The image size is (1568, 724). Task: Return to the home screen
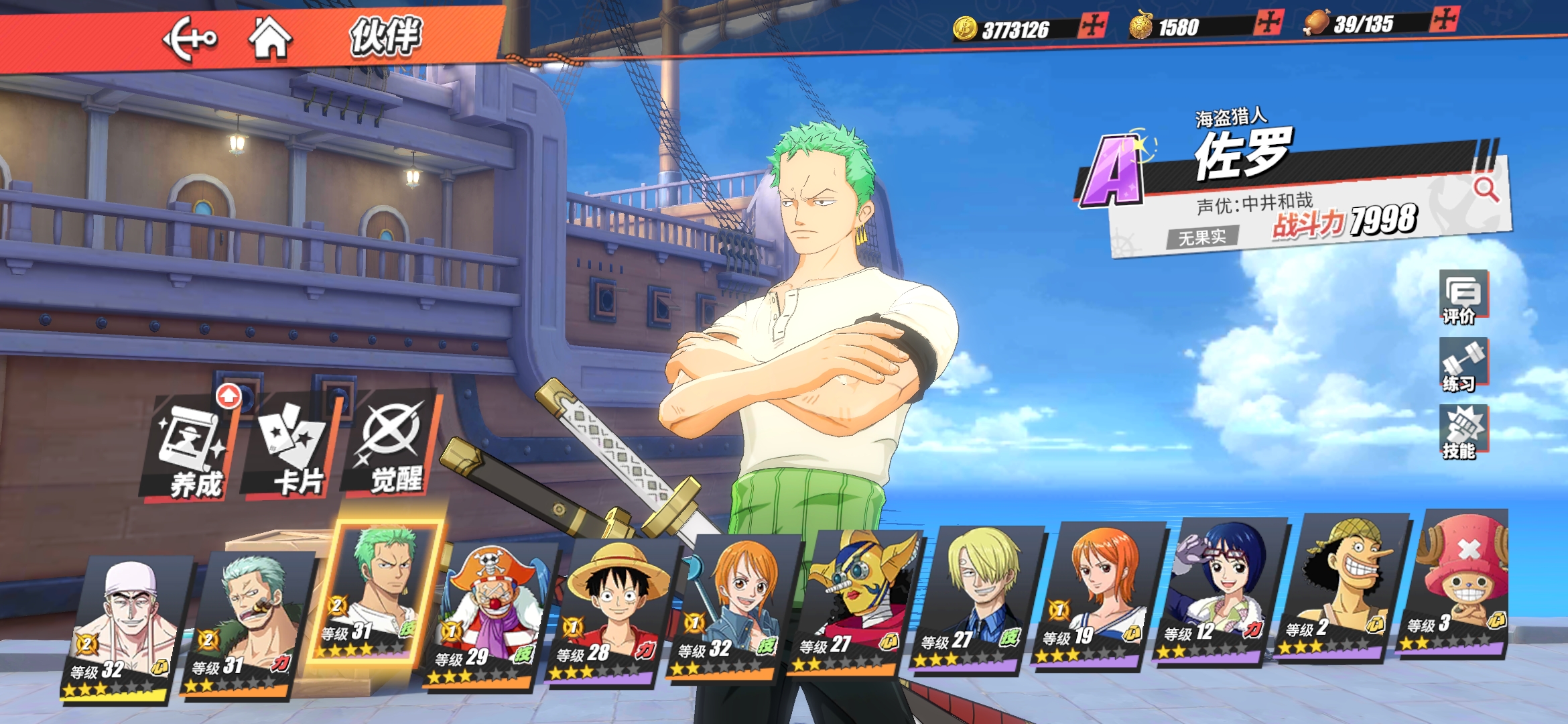270,38
